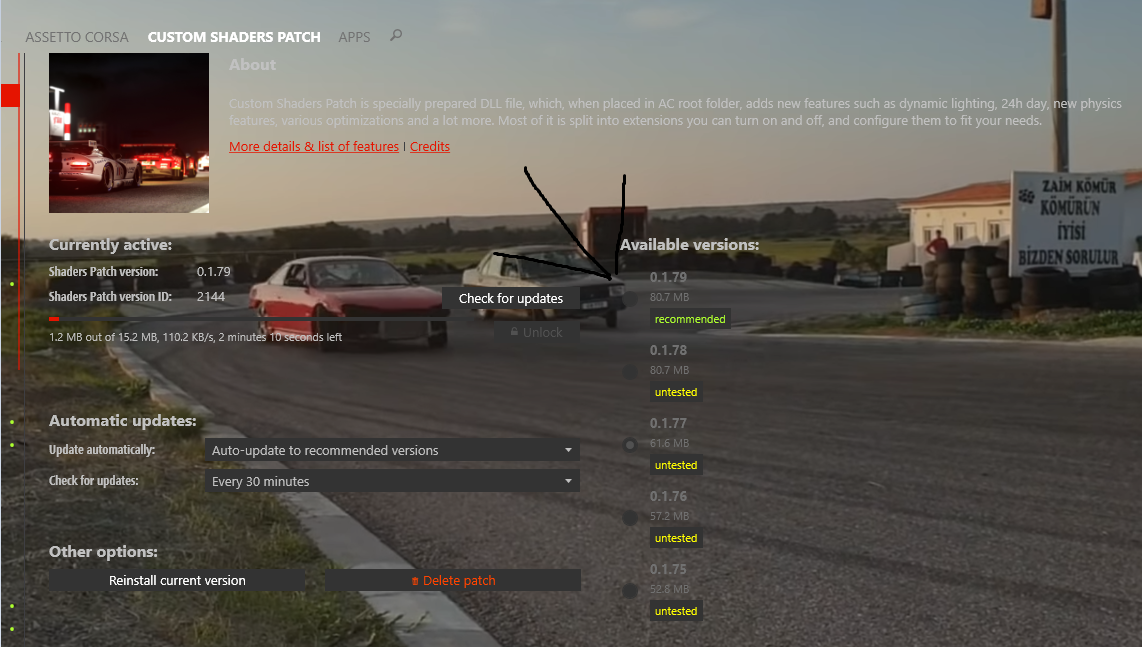Choose patch version 0.1.78
The height and width of the screenshot is (647, 1142).
pyautogui.click(x=630, y=371)
